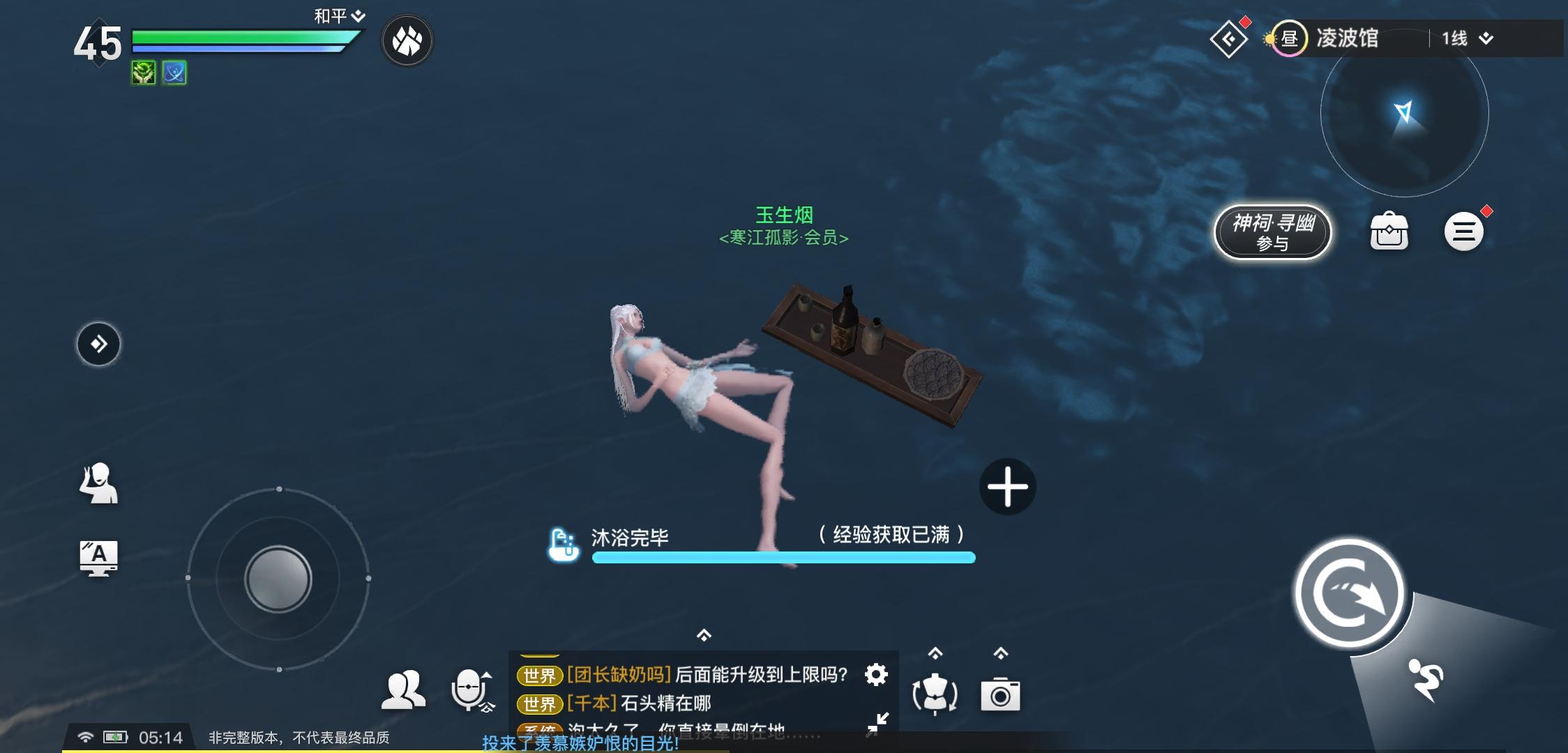Select the 世界 chat channel tag
This screenshot has width=1568, height=753.
[x=539, y=676]
